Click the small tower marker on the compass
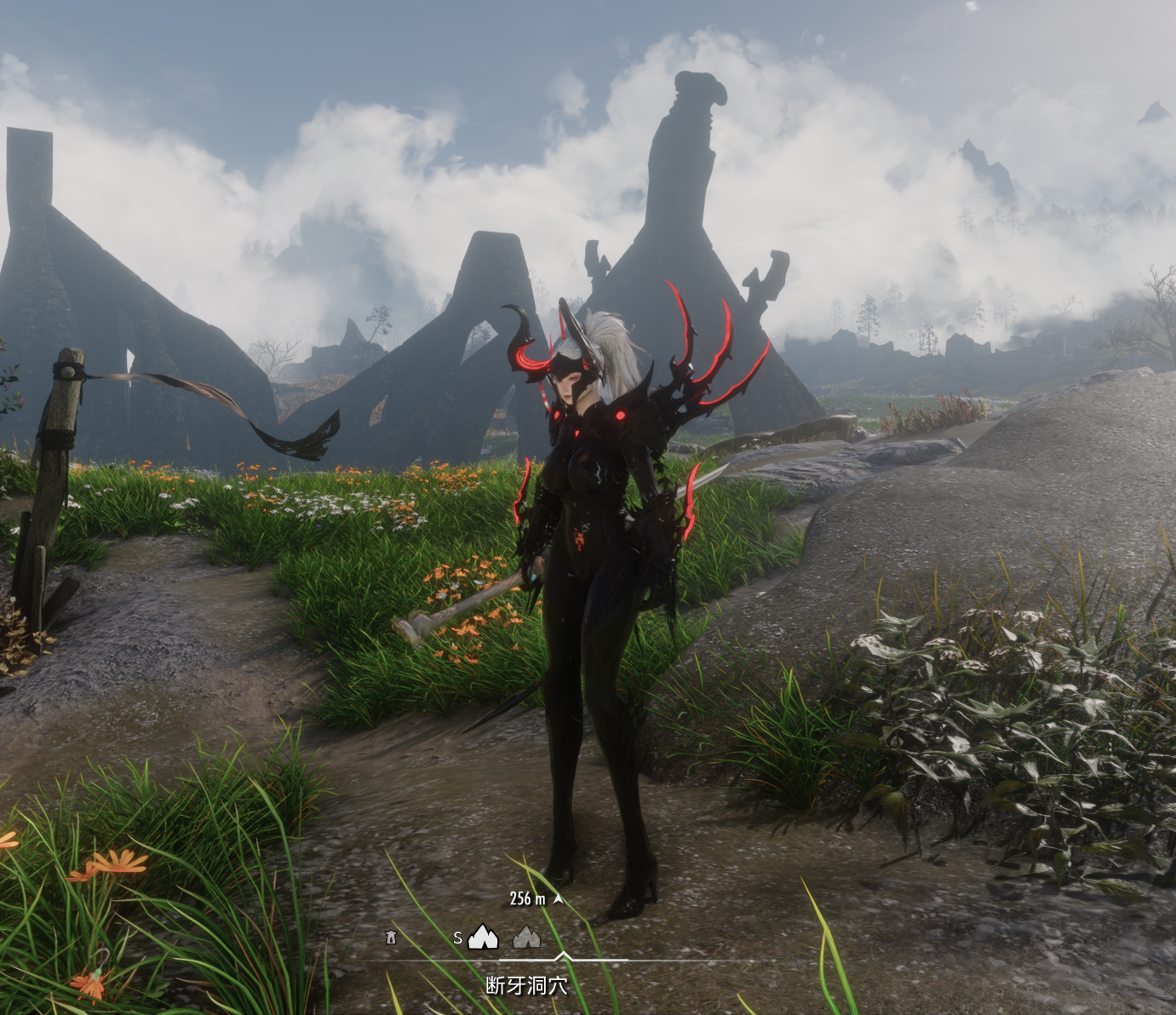 (391, 938)
